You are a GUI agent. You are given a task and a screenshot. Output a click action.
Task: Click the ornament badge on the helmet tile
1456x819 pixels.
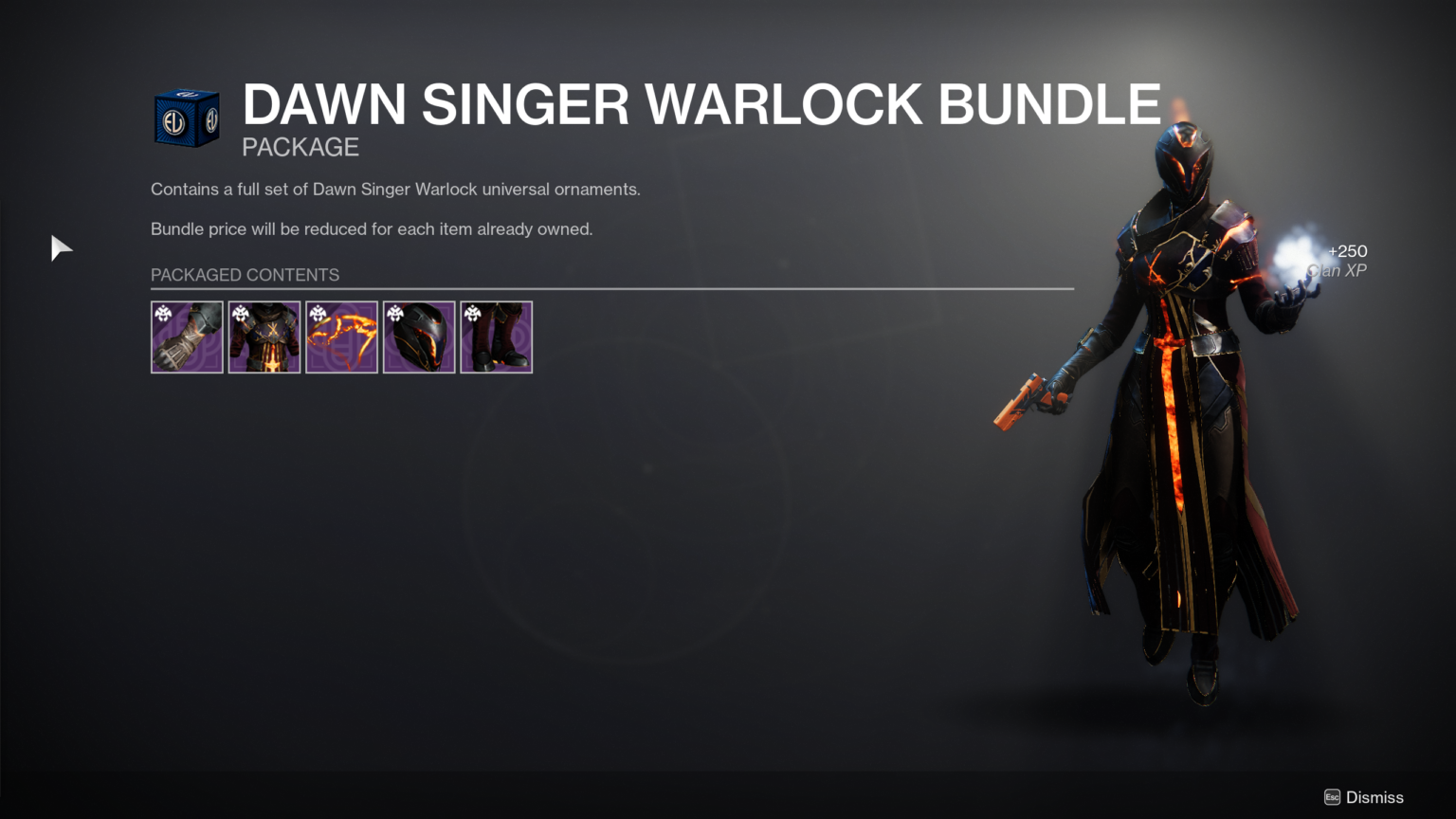click(x=395, y=313)
